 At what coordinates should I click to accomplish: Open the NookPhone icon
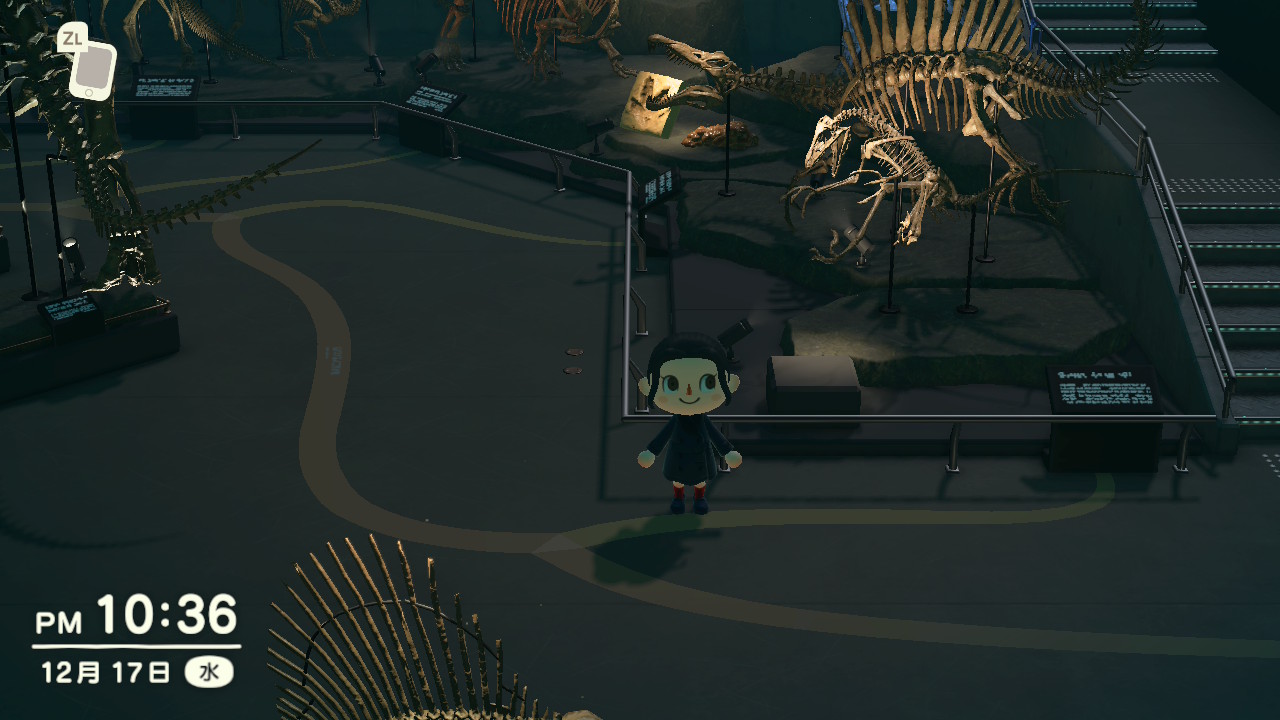pos(92,69)
